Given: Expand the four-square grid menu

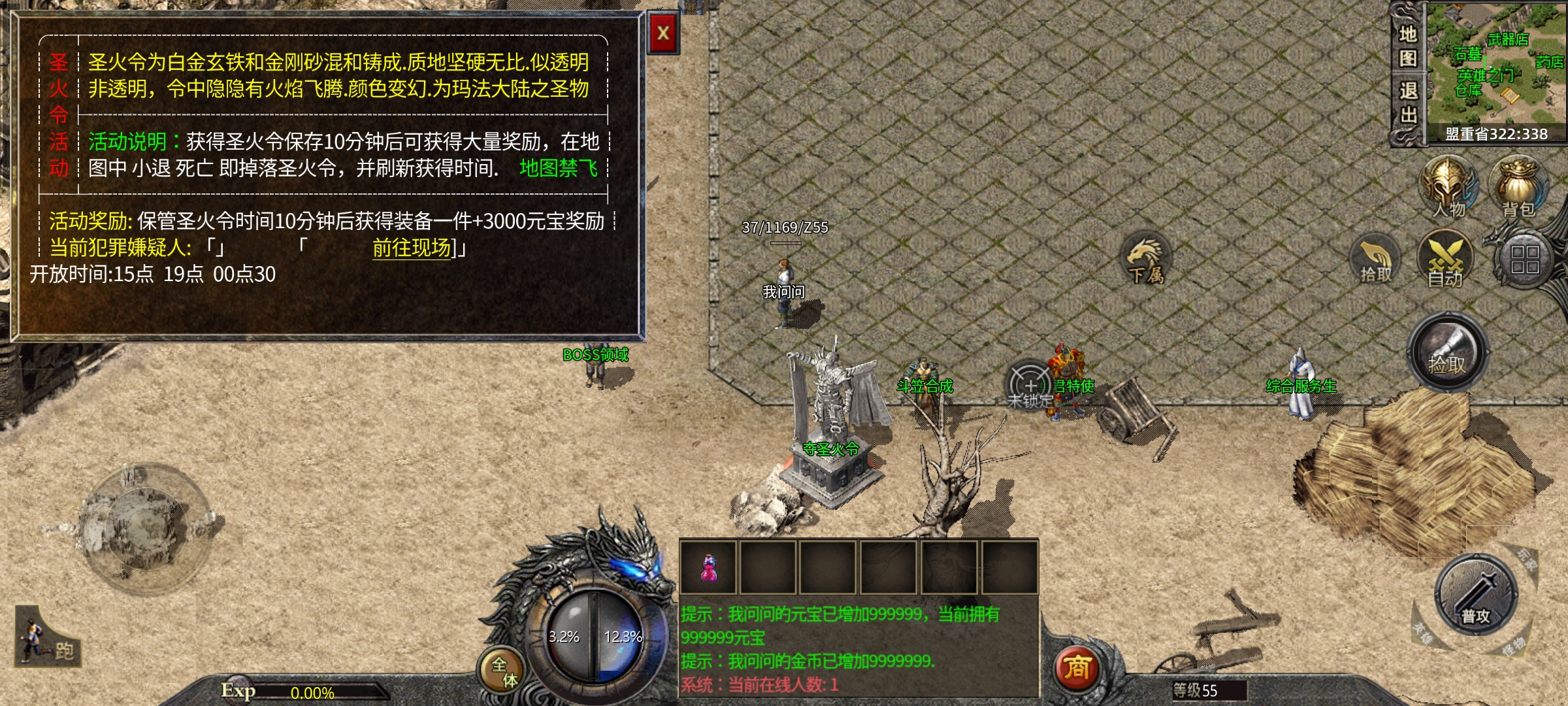Looking at the screenshot, I should point(1524,260).
